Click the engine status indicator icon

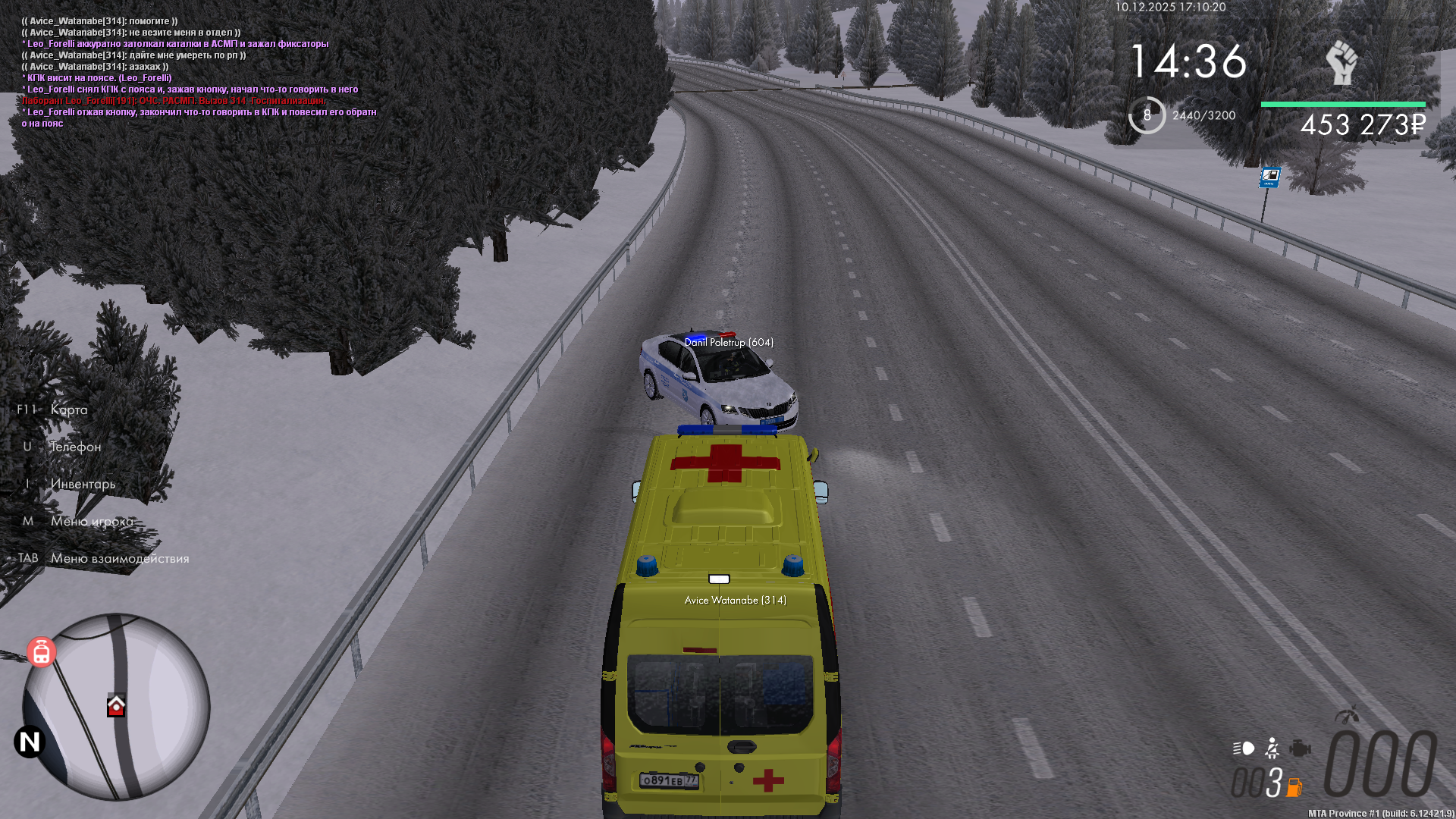click(x=1300, y=748)
